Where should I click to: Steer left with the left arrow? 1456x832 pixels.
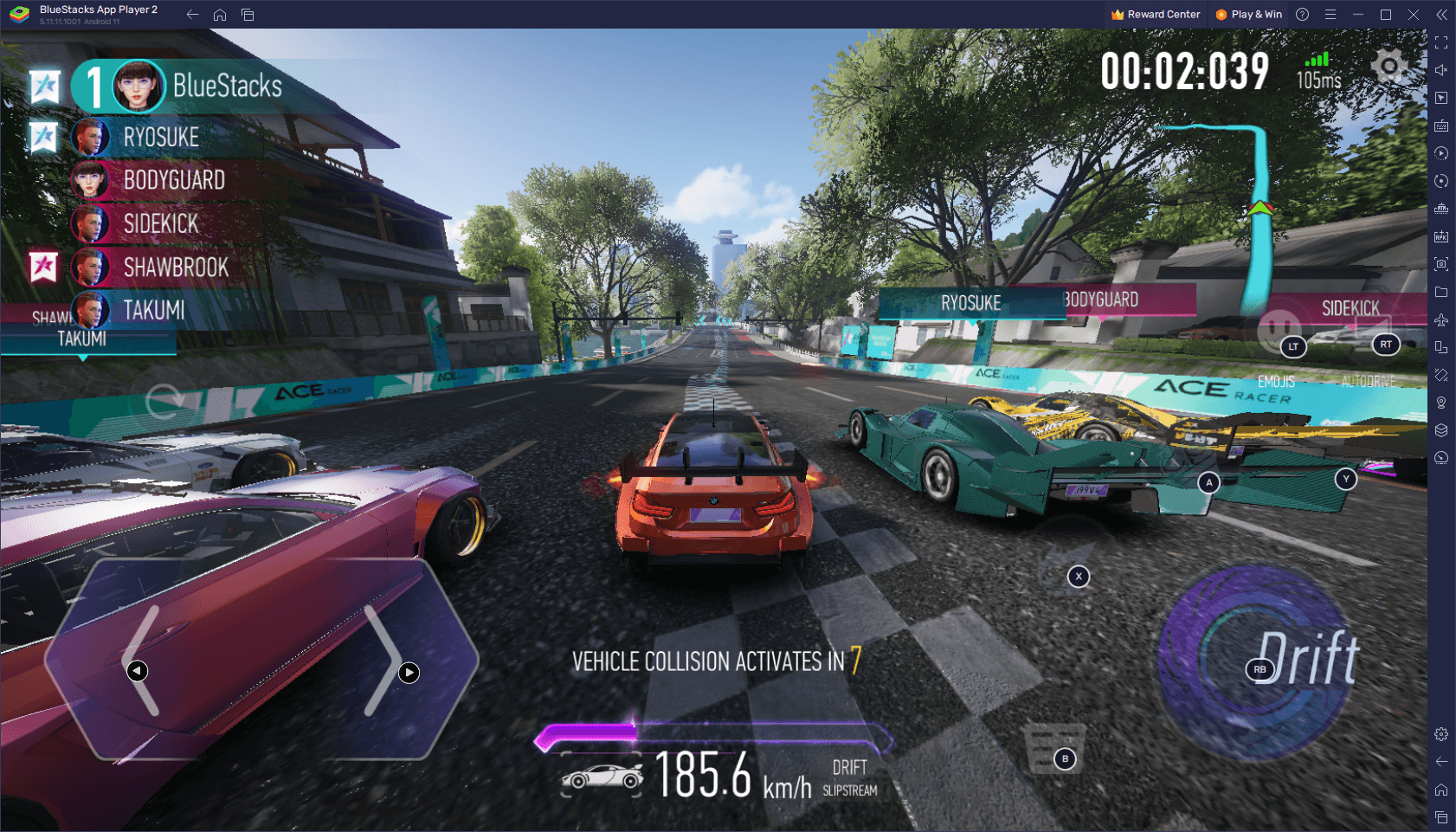tap(144, 663)
